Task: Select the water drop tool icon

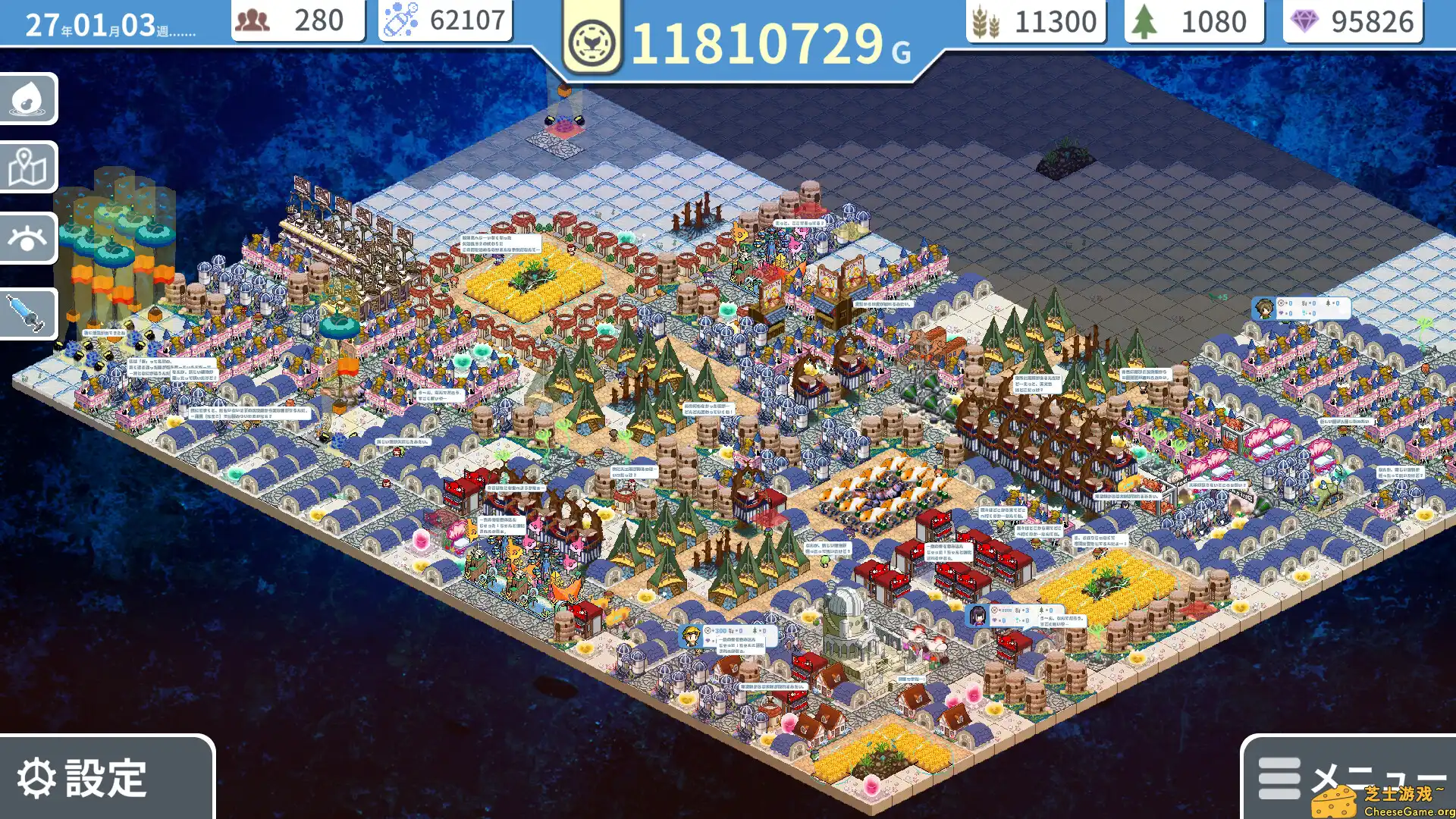Action: (29, 99)
